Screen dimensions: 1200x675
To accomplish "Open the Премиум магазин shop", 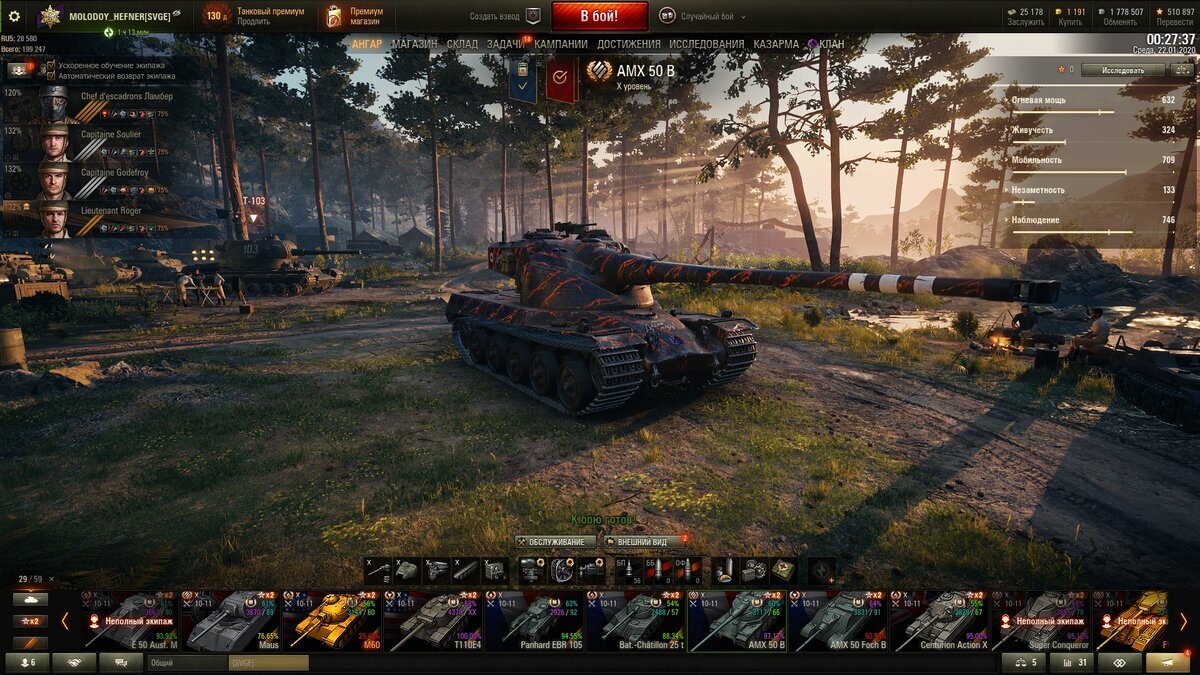I will point(355,16).
